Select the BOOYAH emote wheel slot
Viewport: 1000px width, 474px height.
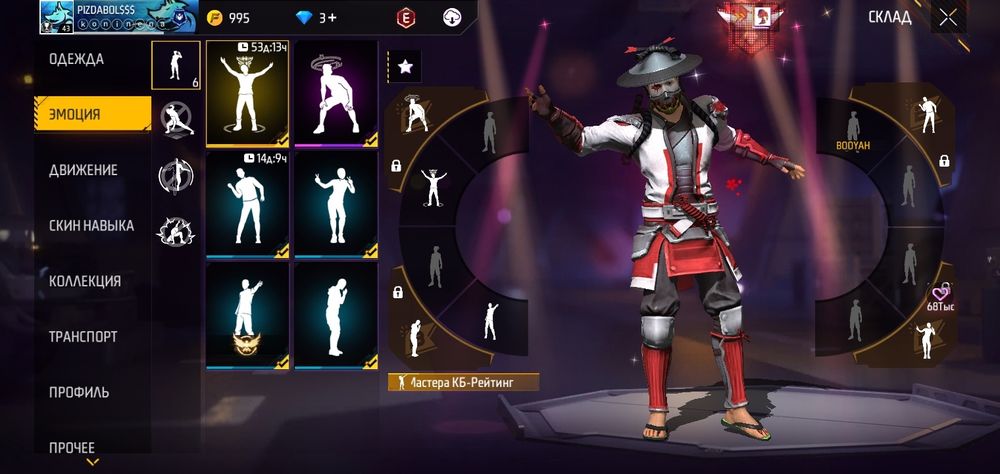coord(853,131)
